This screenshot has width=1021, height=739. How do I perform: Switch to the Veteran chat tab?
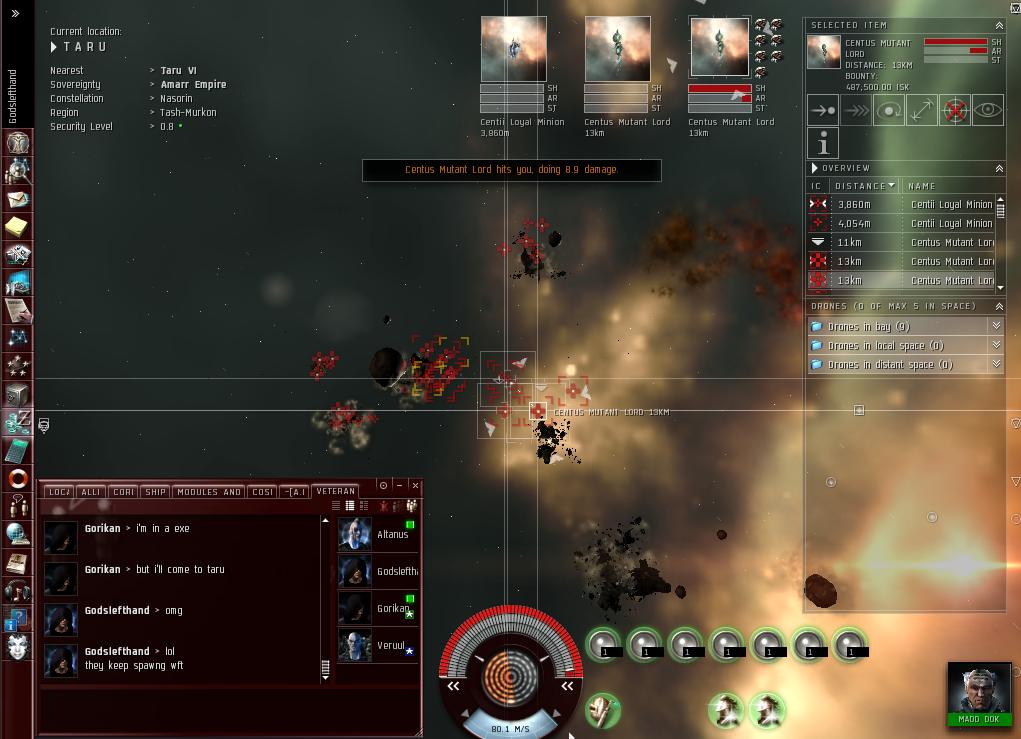point(335,492)
